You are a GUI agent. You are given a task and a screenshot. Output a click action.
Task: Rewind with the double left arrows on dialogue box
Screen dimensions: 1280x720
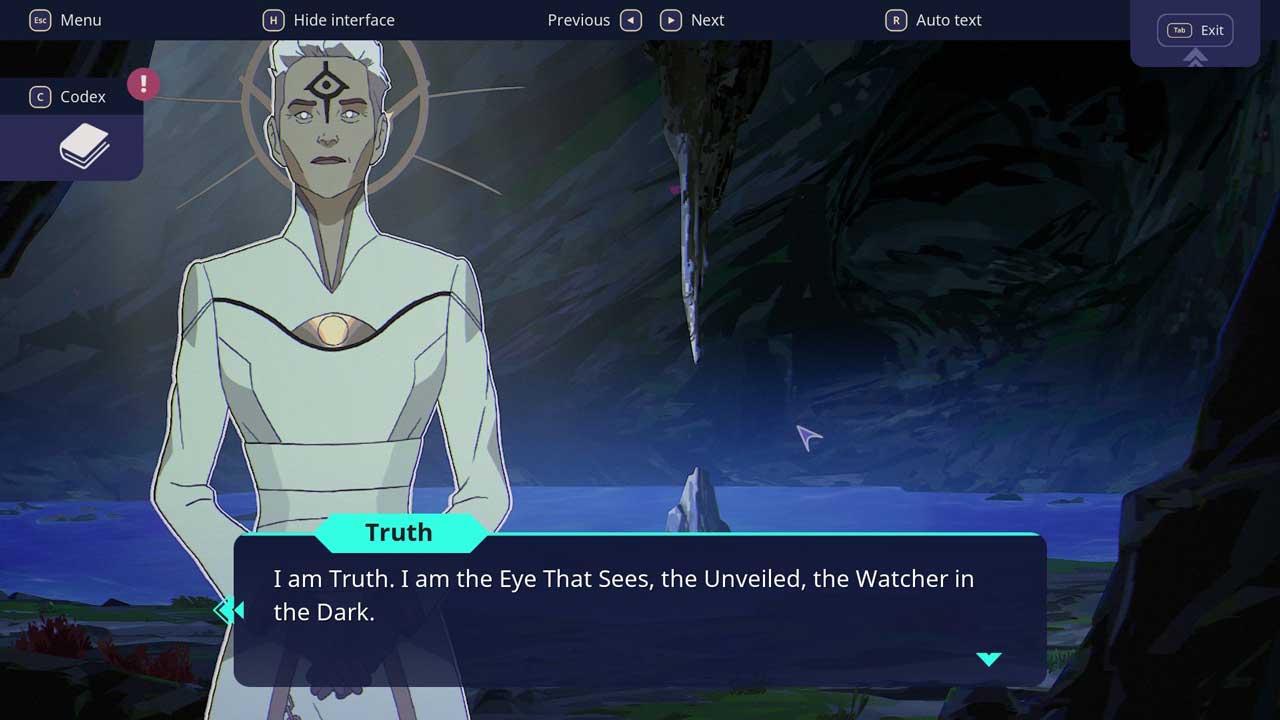click(229, 610)
